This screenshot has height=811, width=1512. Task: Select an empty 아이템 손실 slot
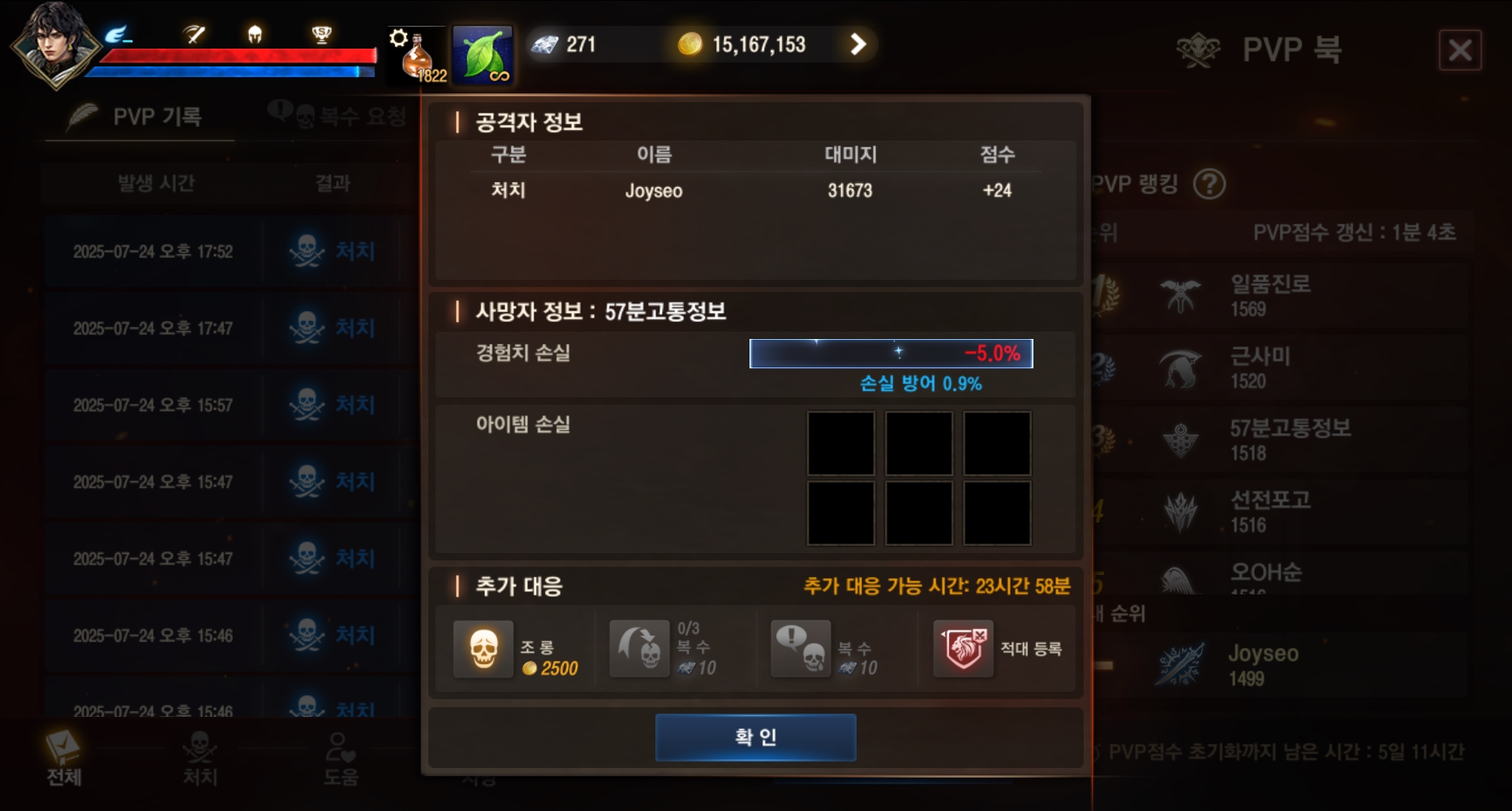point(841,444)
